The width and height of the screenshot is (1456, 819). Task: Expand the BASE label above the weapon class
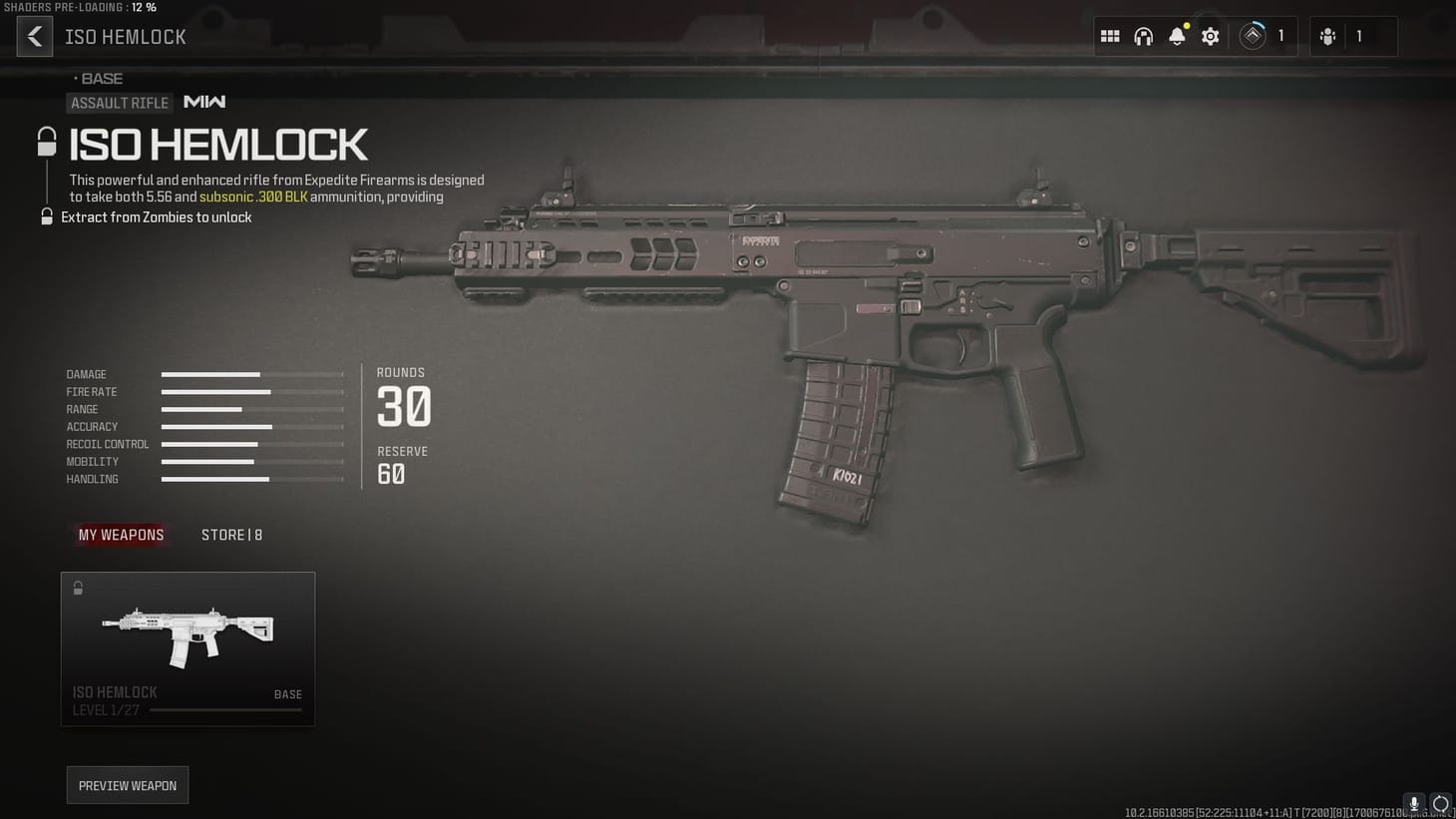coord(100,78)
